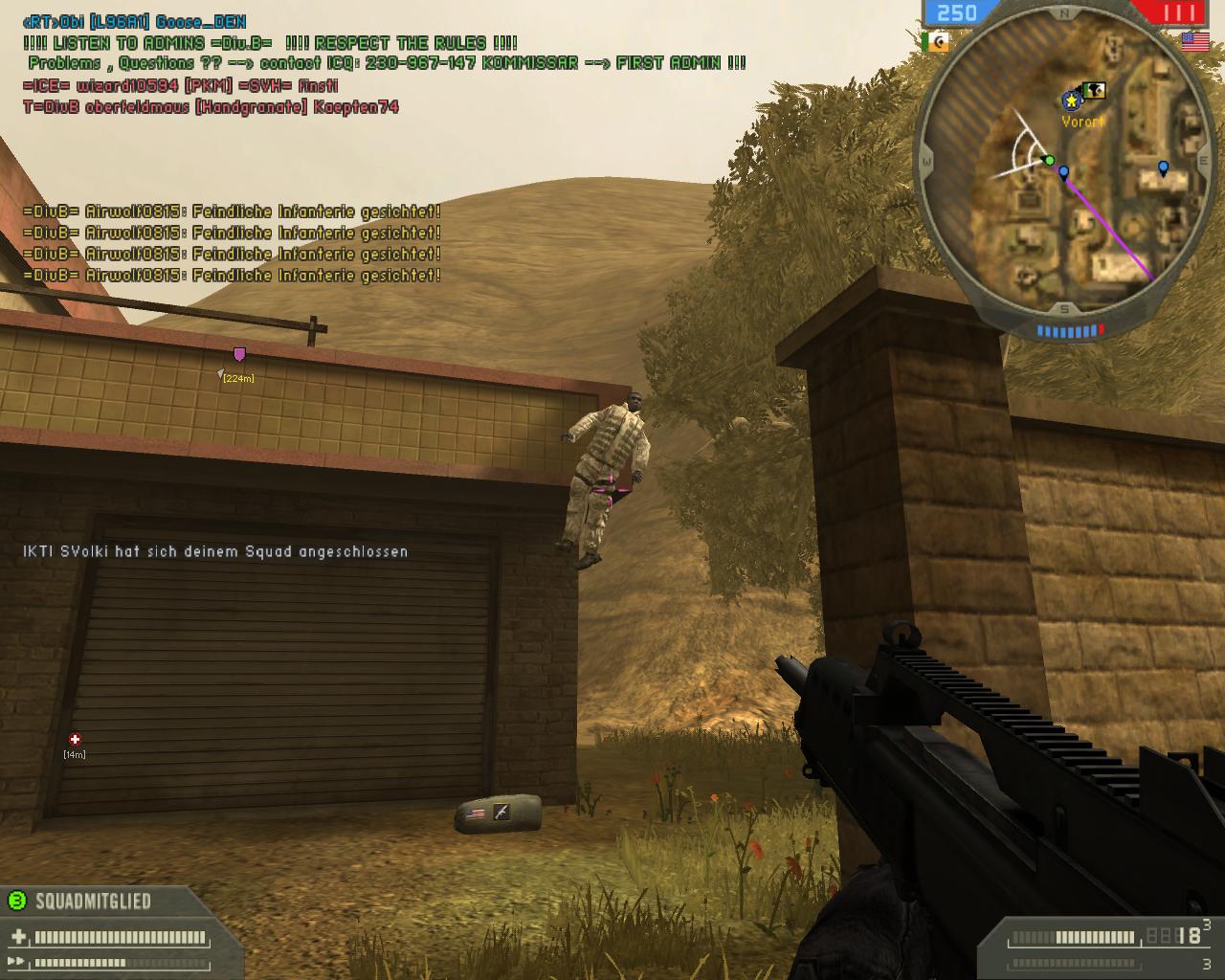Select the green squad number 3 badge

click(17, 900)
